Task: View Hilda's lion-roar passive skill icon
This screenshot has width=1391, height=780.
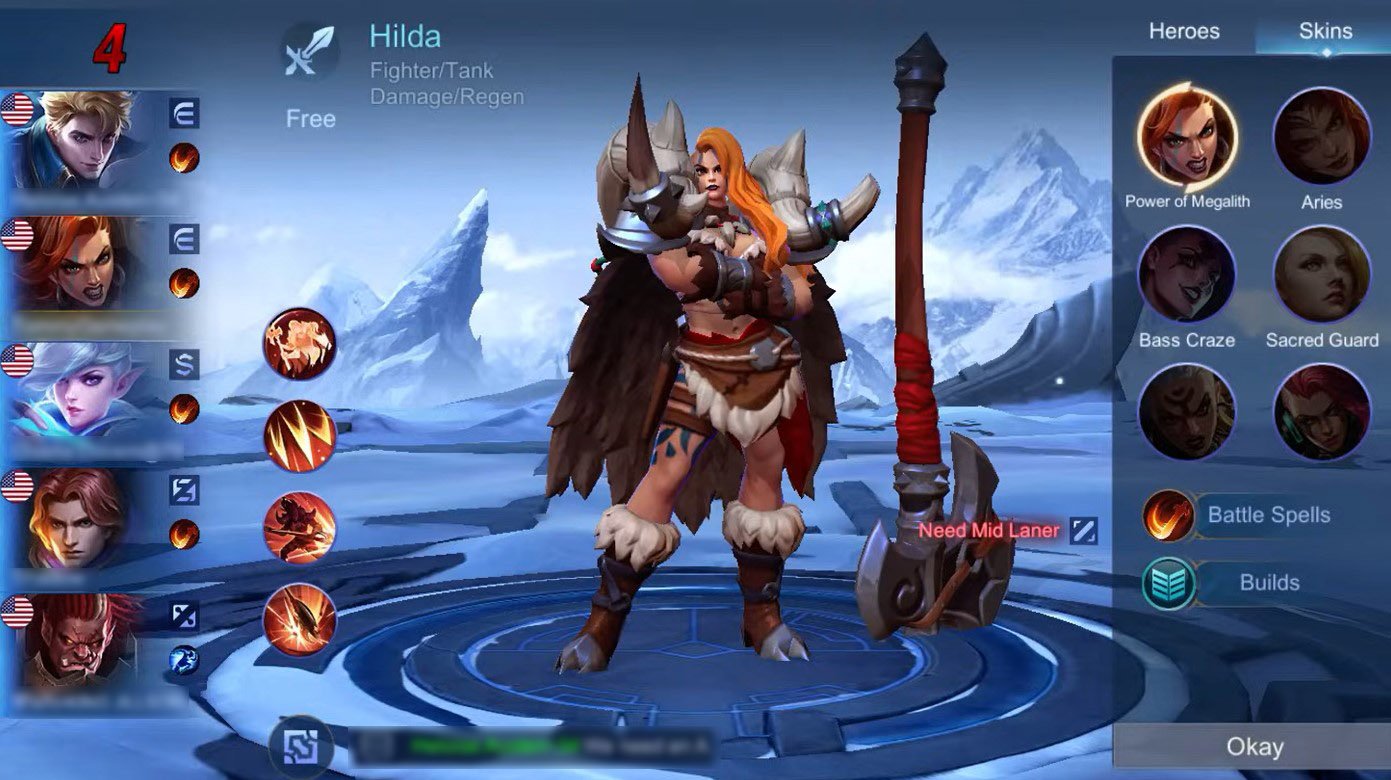Action: click(x=299, y=344)
